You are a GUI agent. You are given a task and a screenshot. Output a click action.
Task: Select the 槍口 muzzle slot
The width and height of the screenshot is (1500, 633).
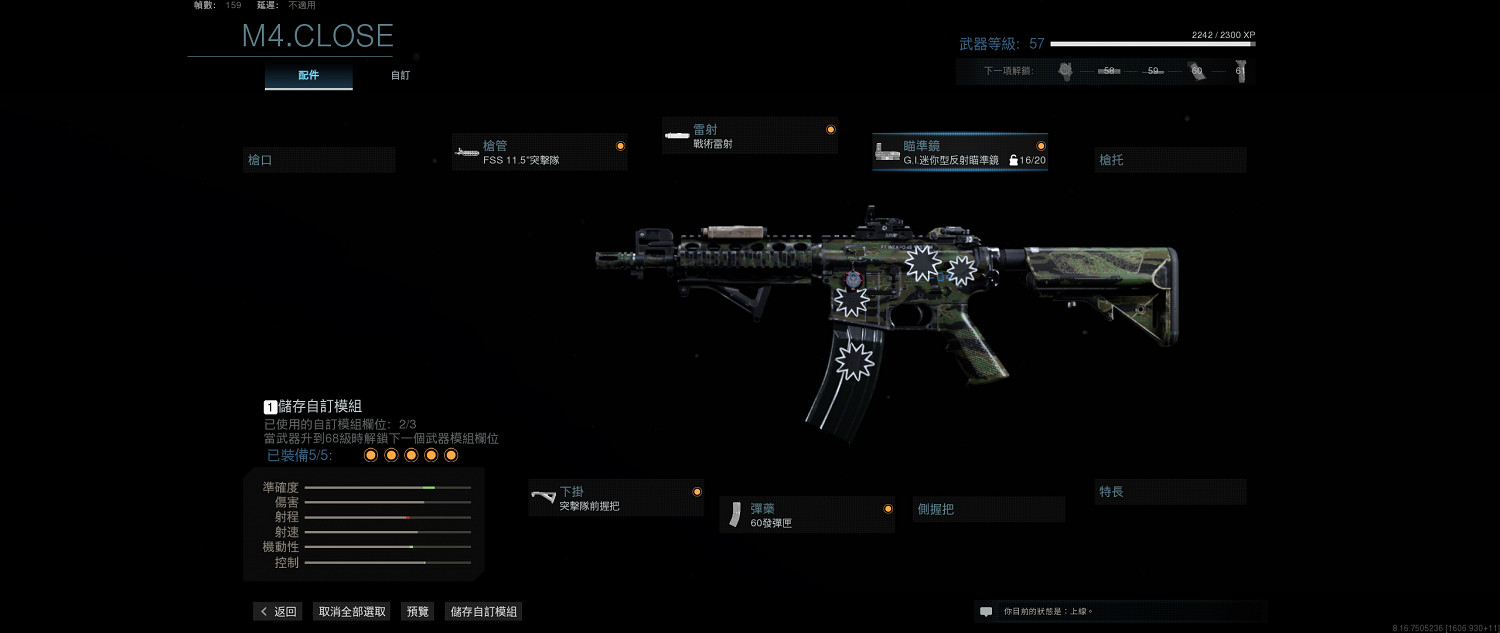click(x=319, y=160)
